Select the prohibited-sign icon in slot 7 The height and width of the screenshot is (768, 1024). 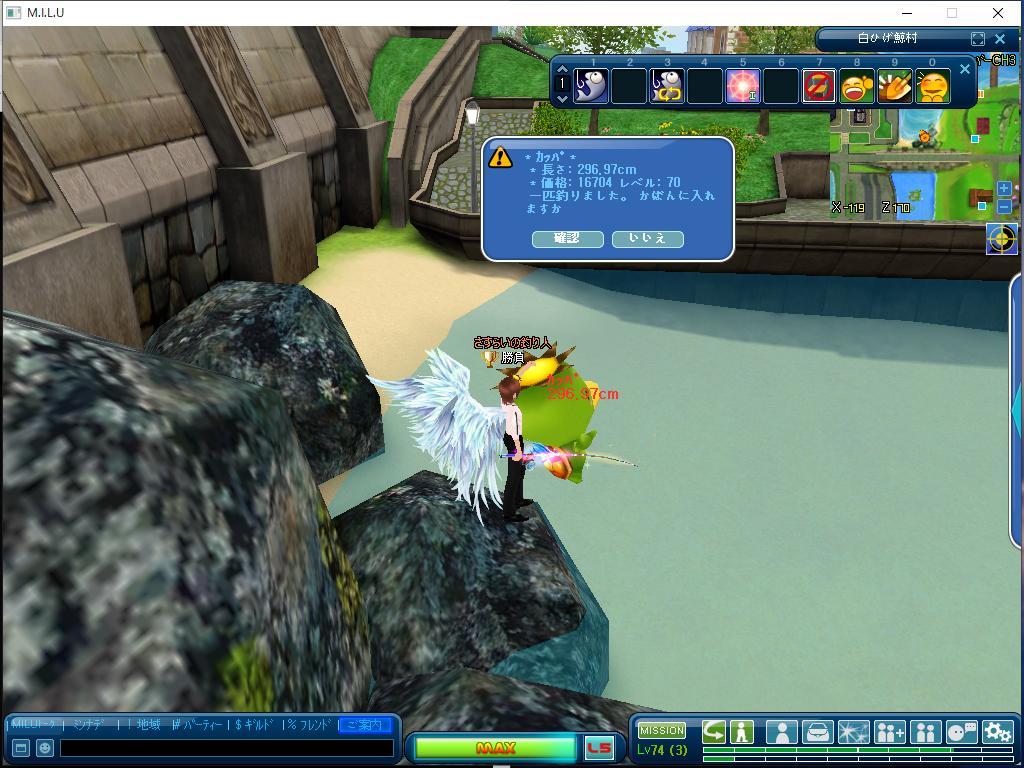click(x=819, y=86)
